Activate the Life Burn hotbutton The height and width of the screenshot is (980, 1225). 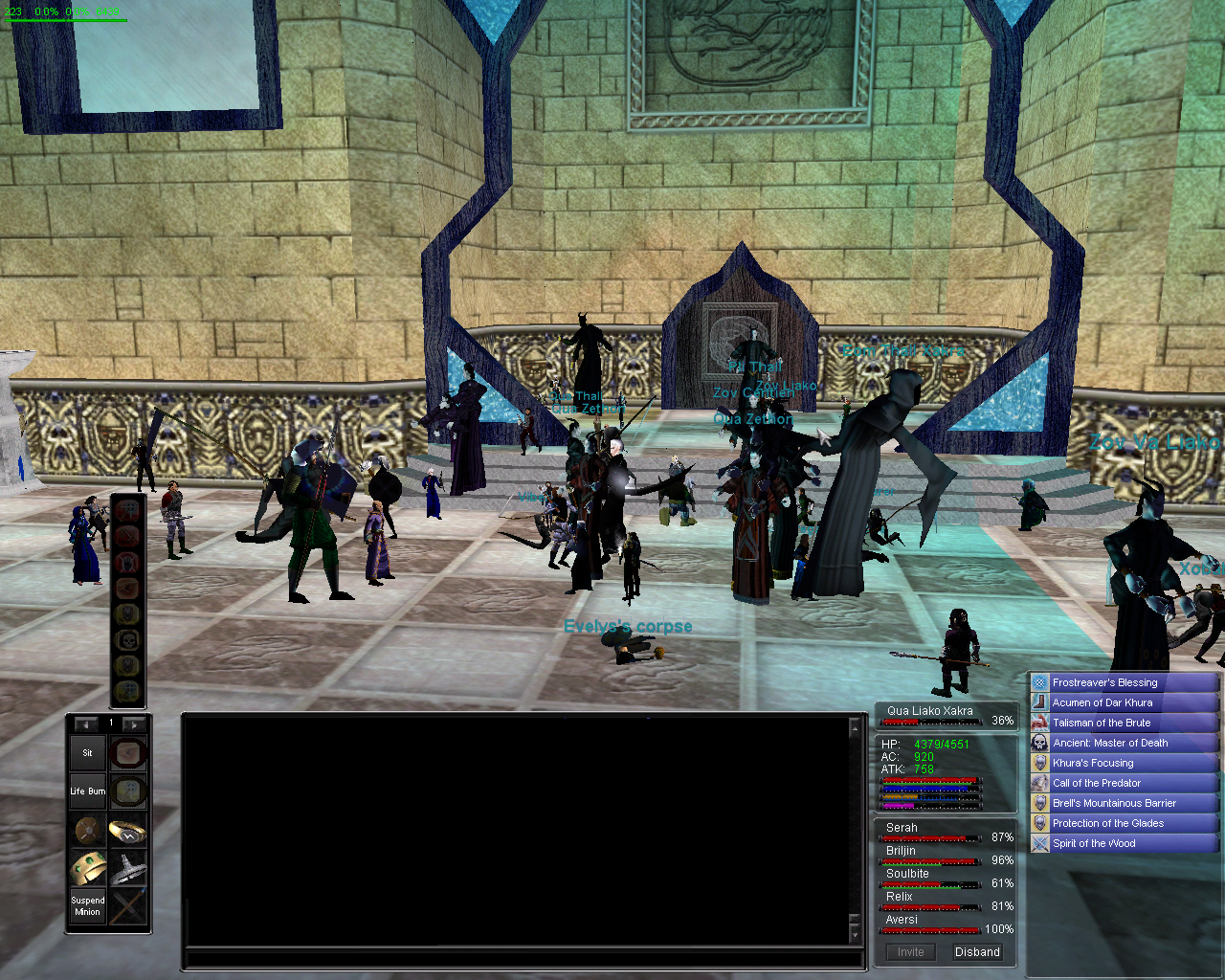tap(87, 791)
